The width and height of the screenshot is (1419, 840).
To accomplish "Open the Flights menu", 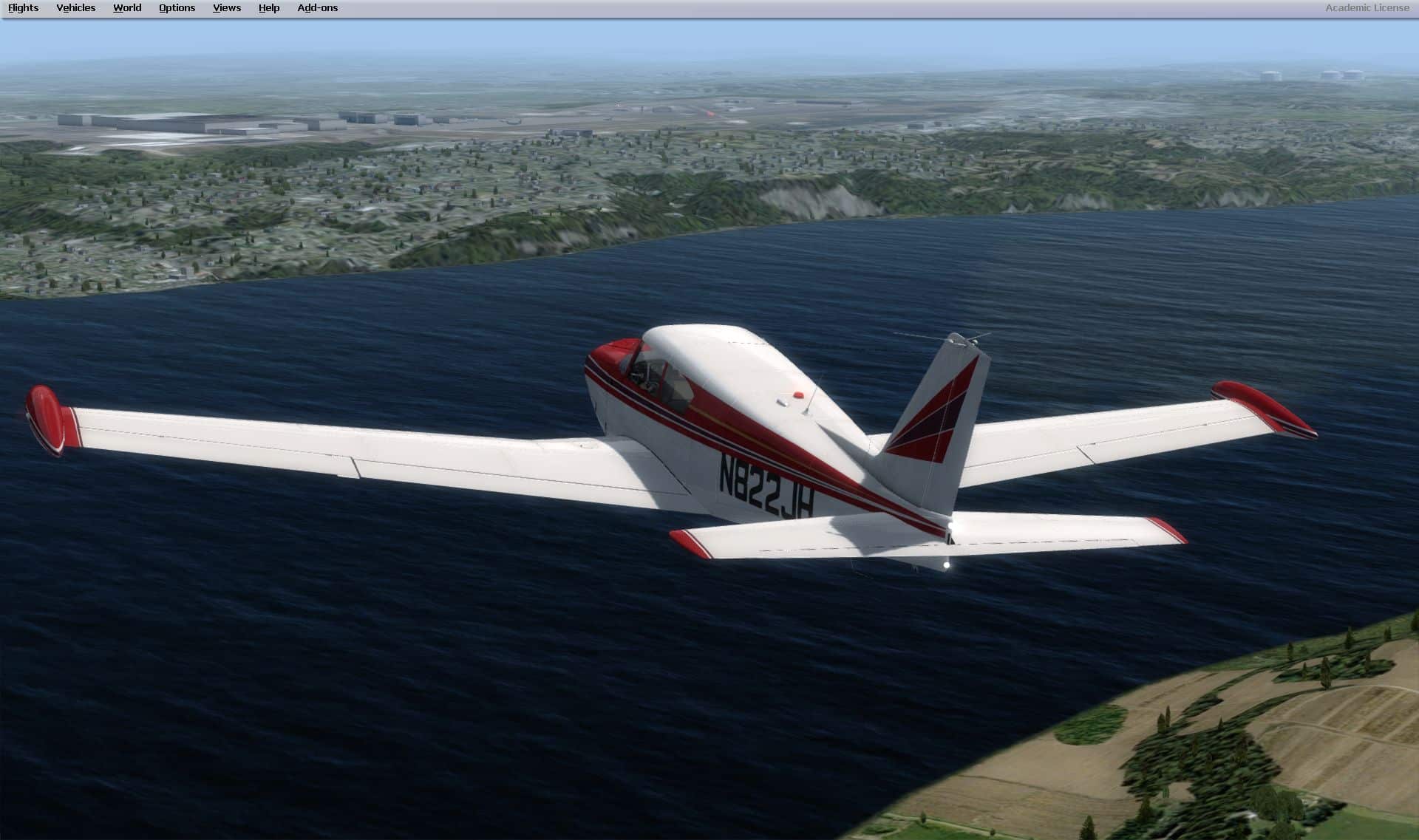I will coord(23,8).
